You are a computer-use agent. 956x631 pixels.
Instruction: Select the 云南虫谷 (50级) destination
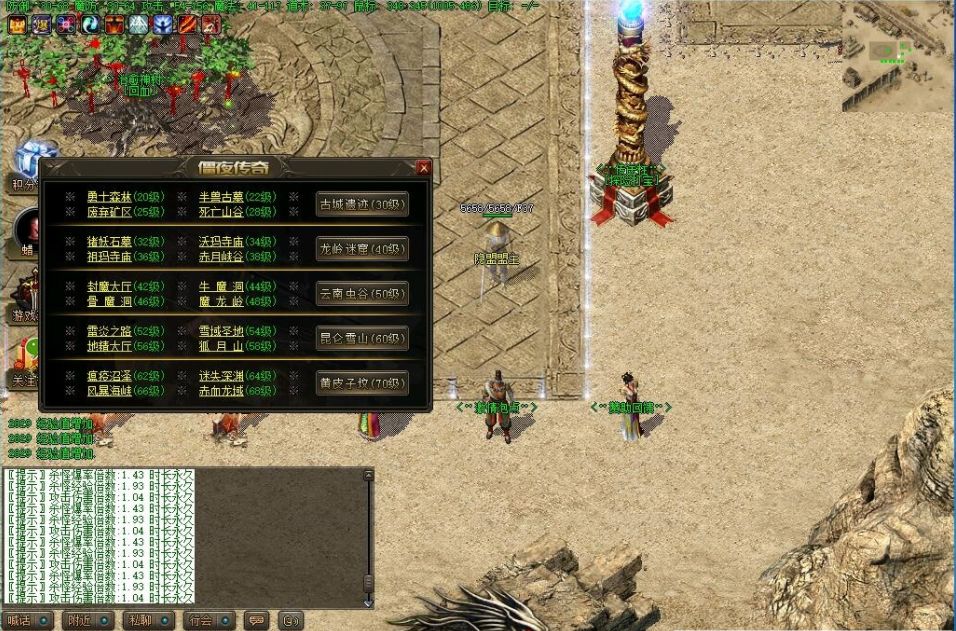click(x=362, y=293)
